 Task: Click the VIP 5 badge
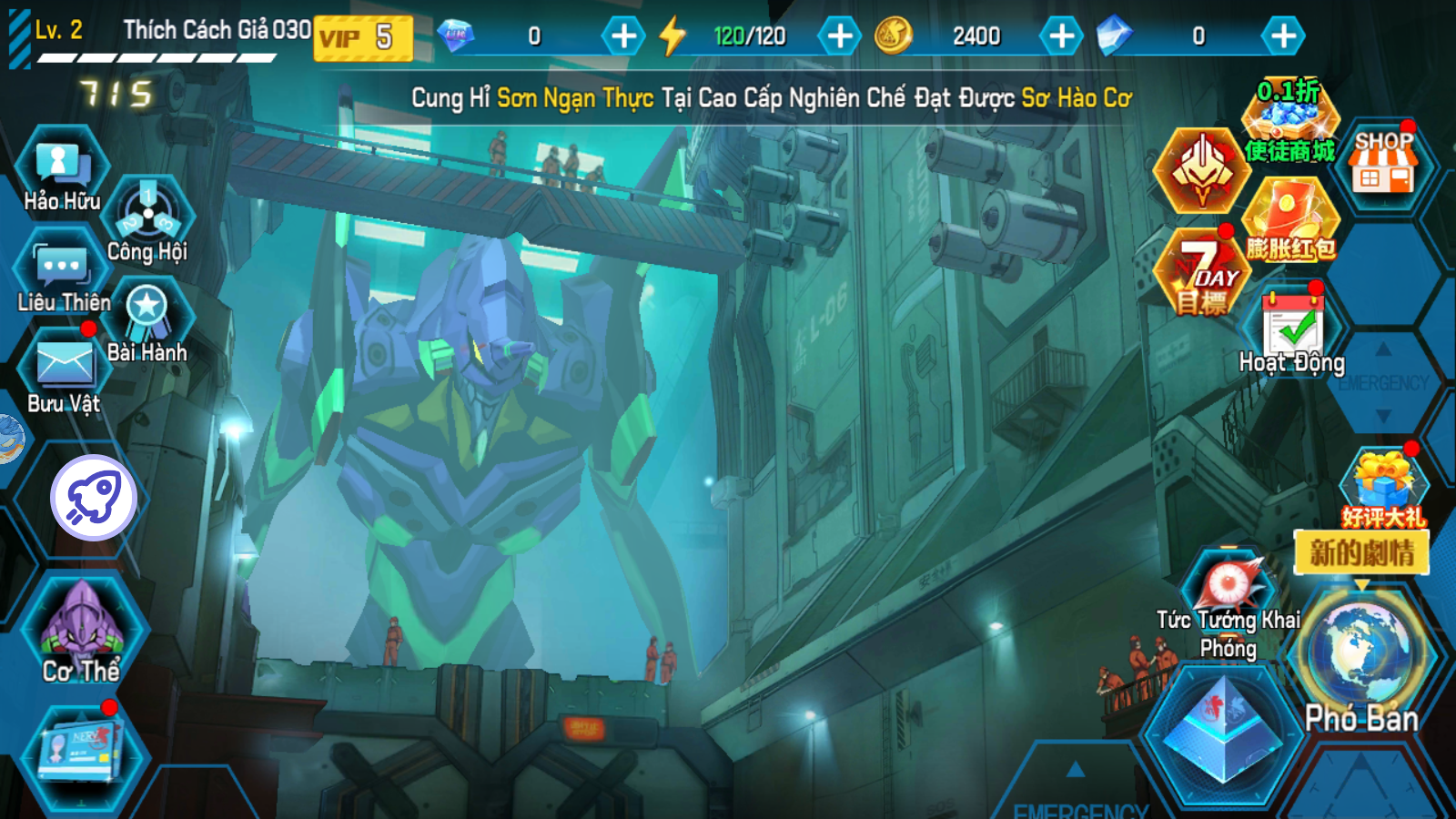[x=363, y=37]
